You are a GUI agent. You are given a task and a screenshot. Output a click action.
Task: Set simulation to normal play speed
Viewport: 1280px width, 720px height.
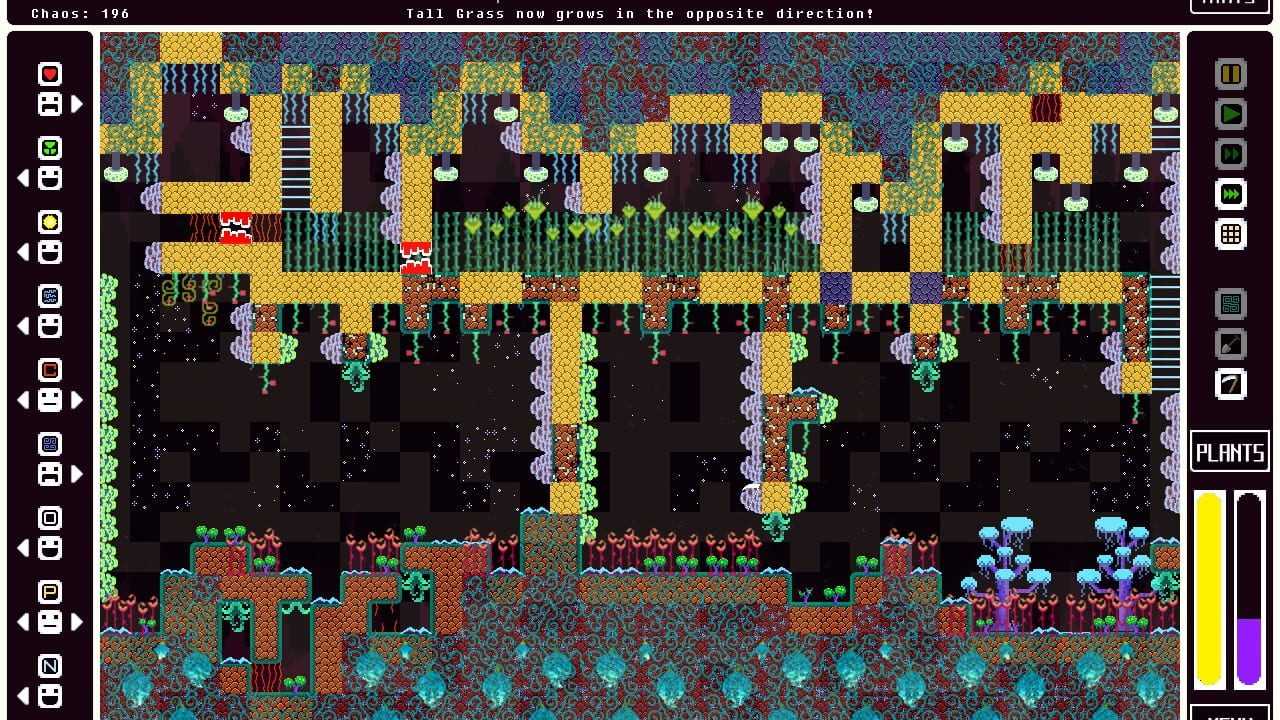[1230, 114]
